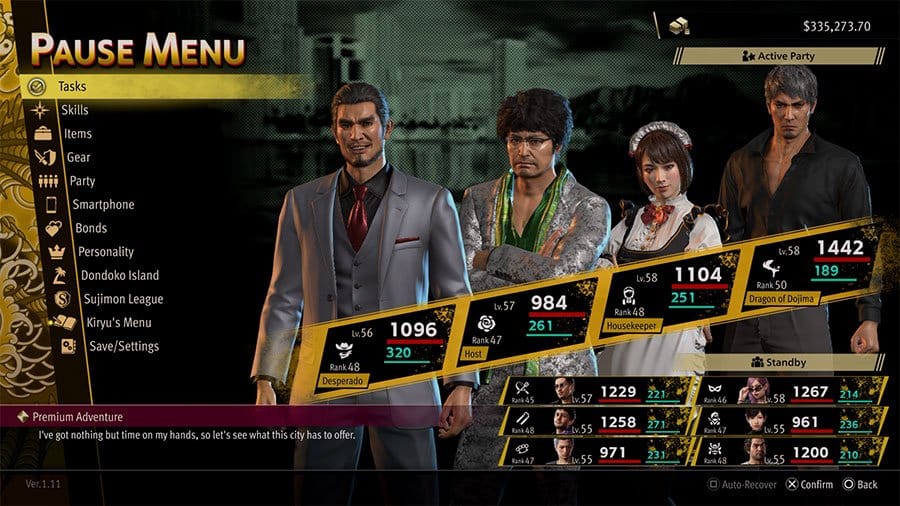Open the Smartphone menu

[x=103, y=205]
